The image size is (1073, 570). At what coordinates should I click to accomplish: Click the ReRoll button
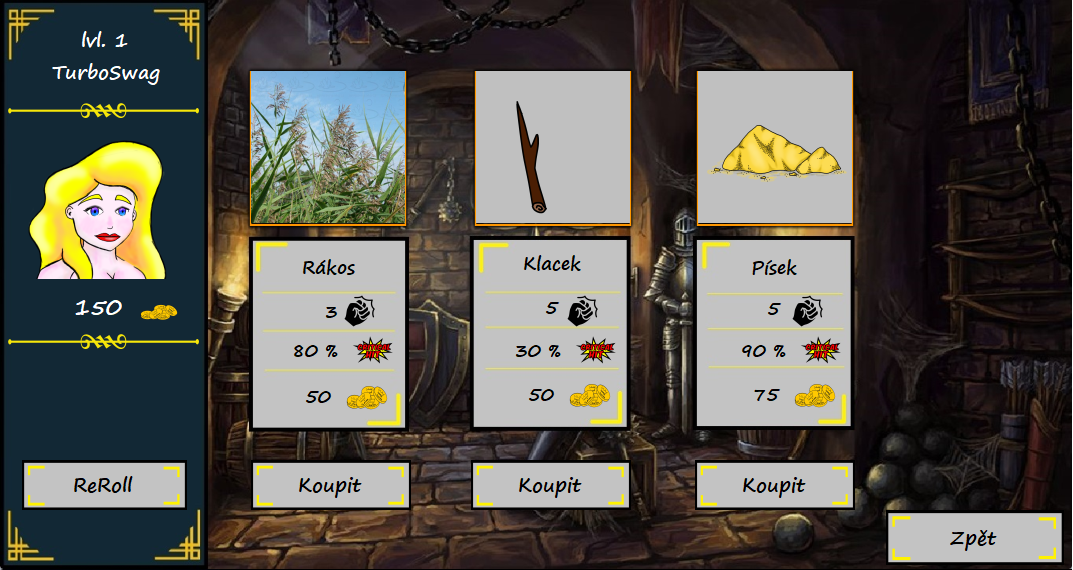coord(104,485)
